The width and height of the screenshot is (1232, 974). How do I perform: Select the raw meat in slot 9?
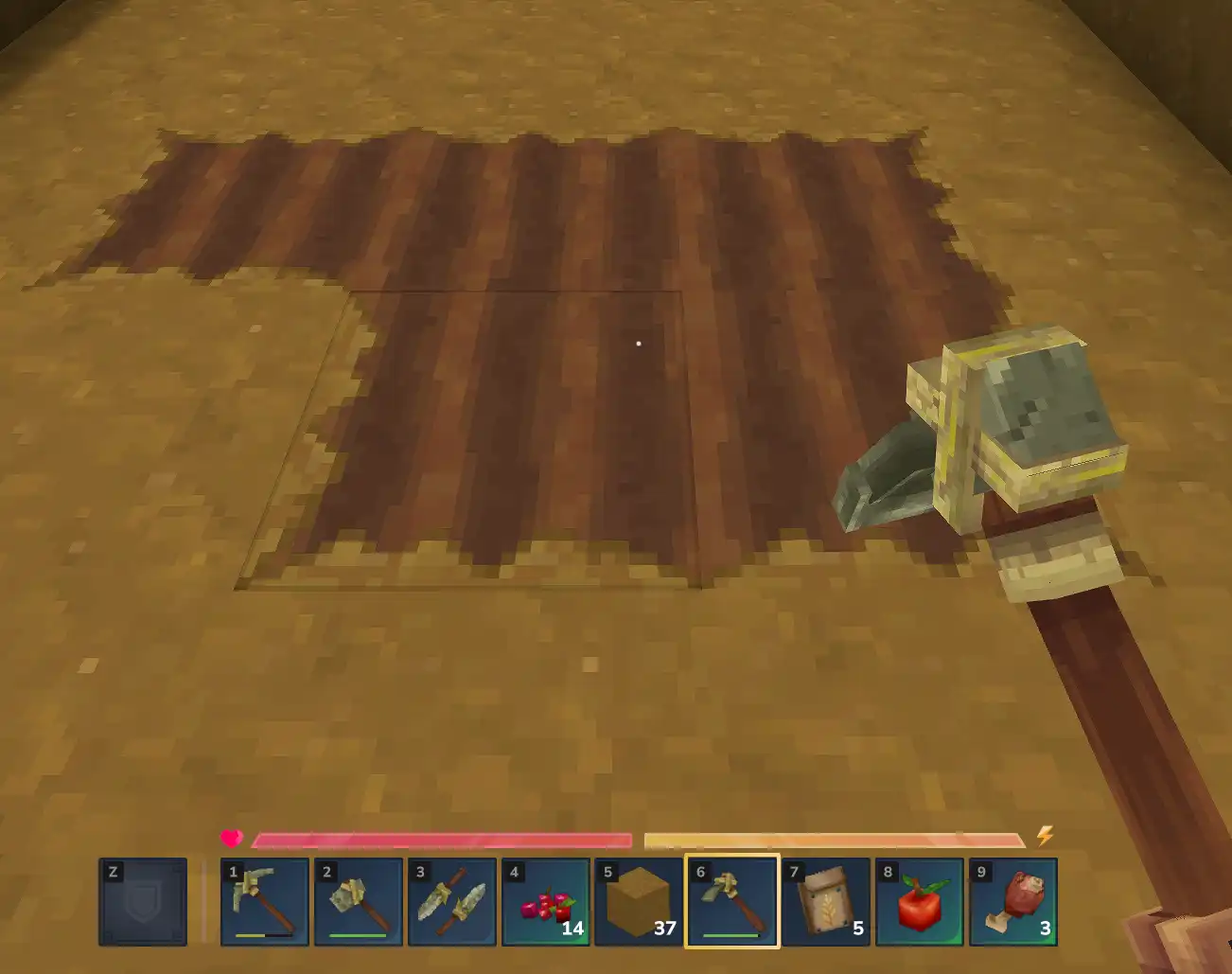tap(1013, 901)
